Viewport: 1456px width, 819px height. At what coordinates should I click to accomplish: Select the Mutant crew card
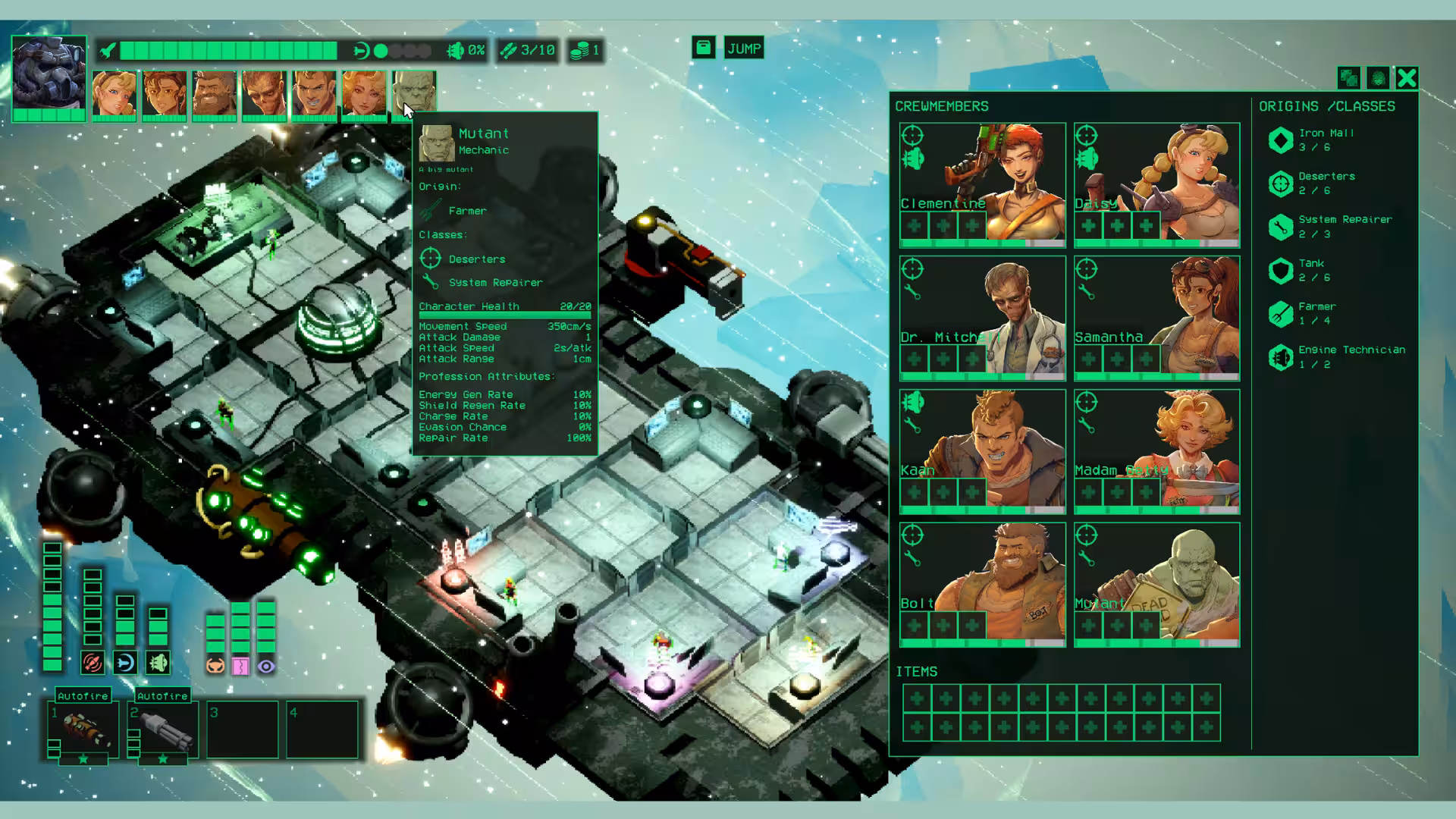(1156, 584)
